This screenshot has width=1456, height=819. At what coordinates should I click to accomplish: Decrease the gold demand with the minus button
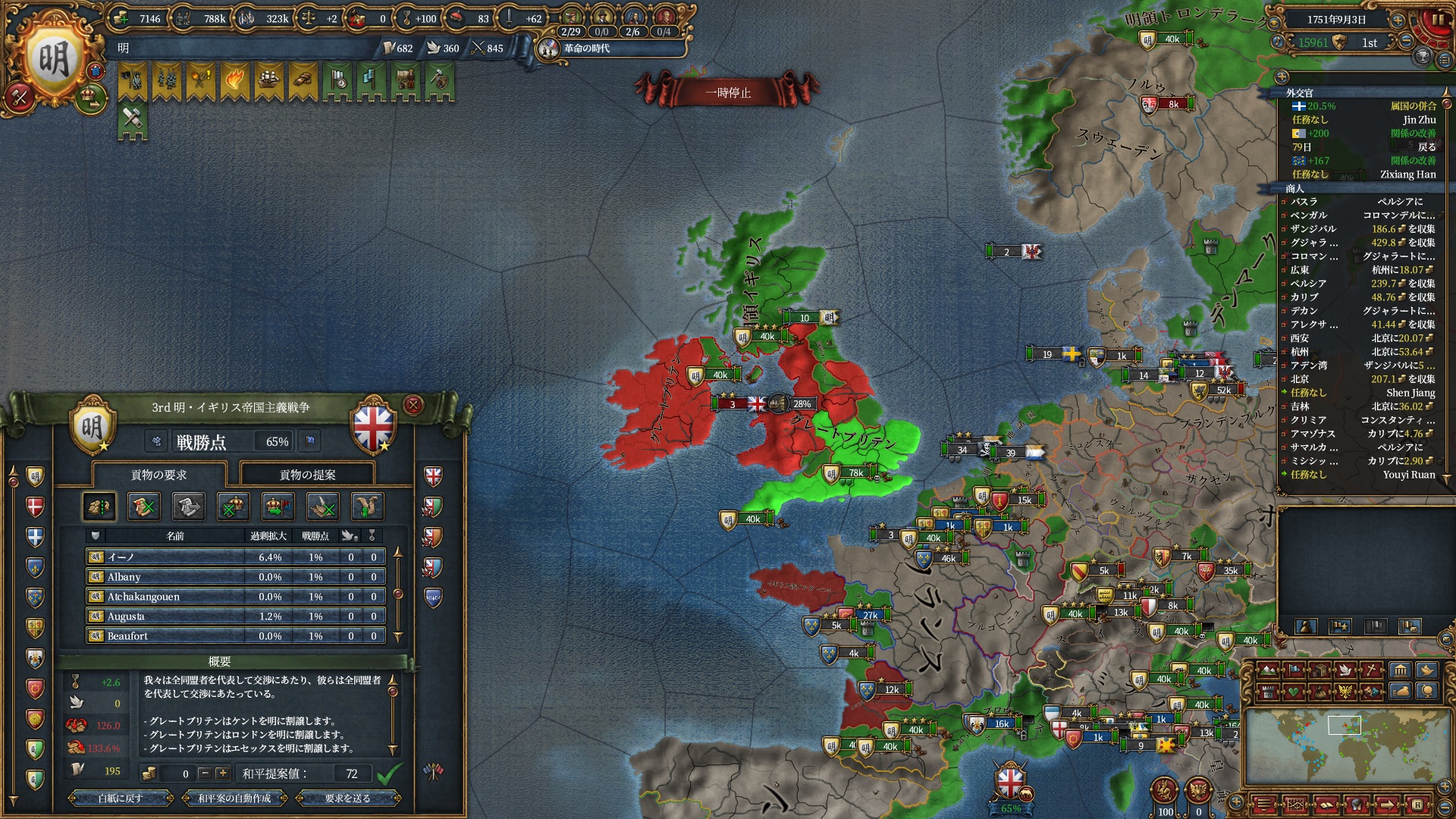coord(205,773)
